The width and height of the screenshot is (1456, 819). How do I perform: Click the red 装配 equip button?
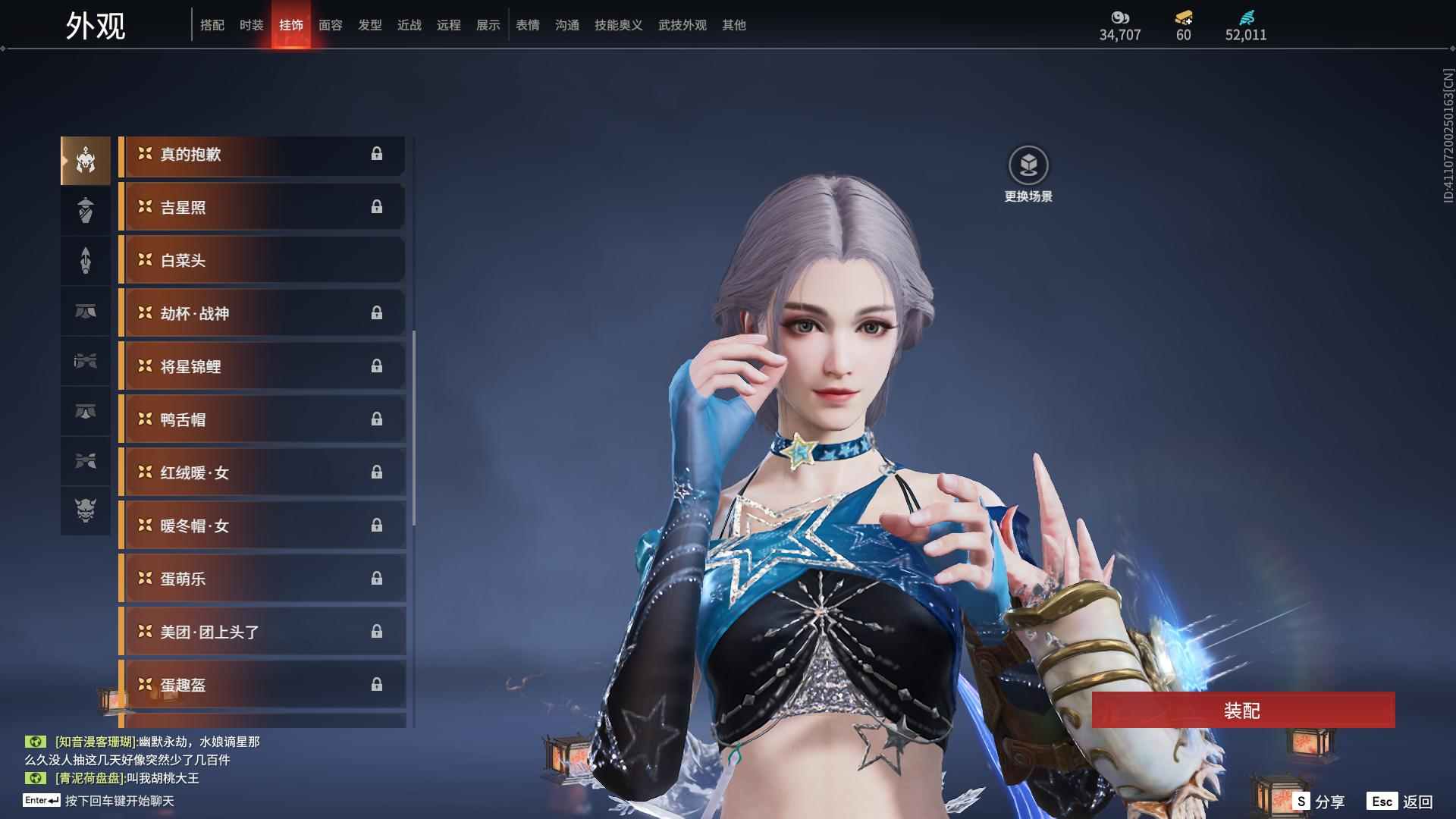[1243, 710]
